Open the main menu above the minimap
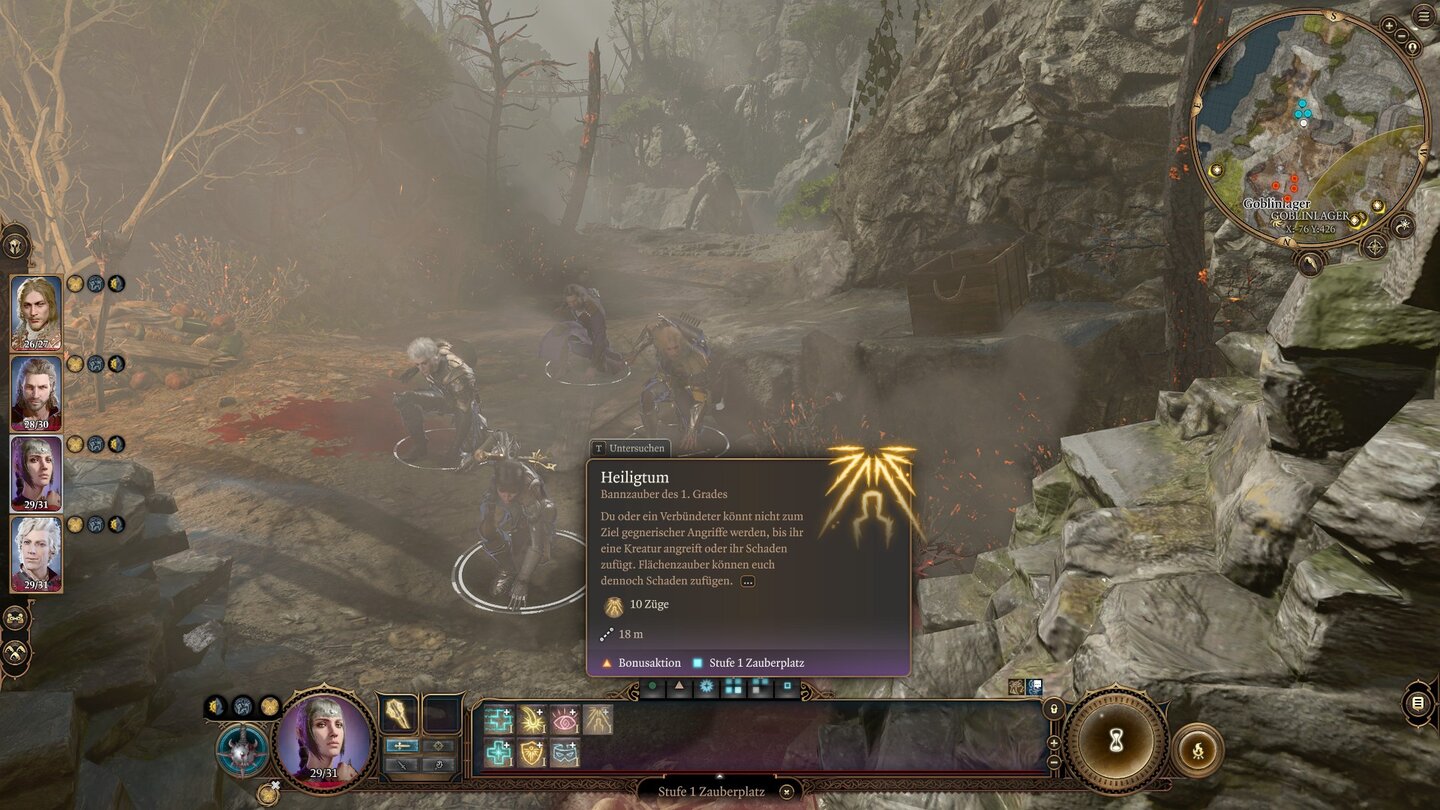1440x810 pixels. (x=1423, y=15)
